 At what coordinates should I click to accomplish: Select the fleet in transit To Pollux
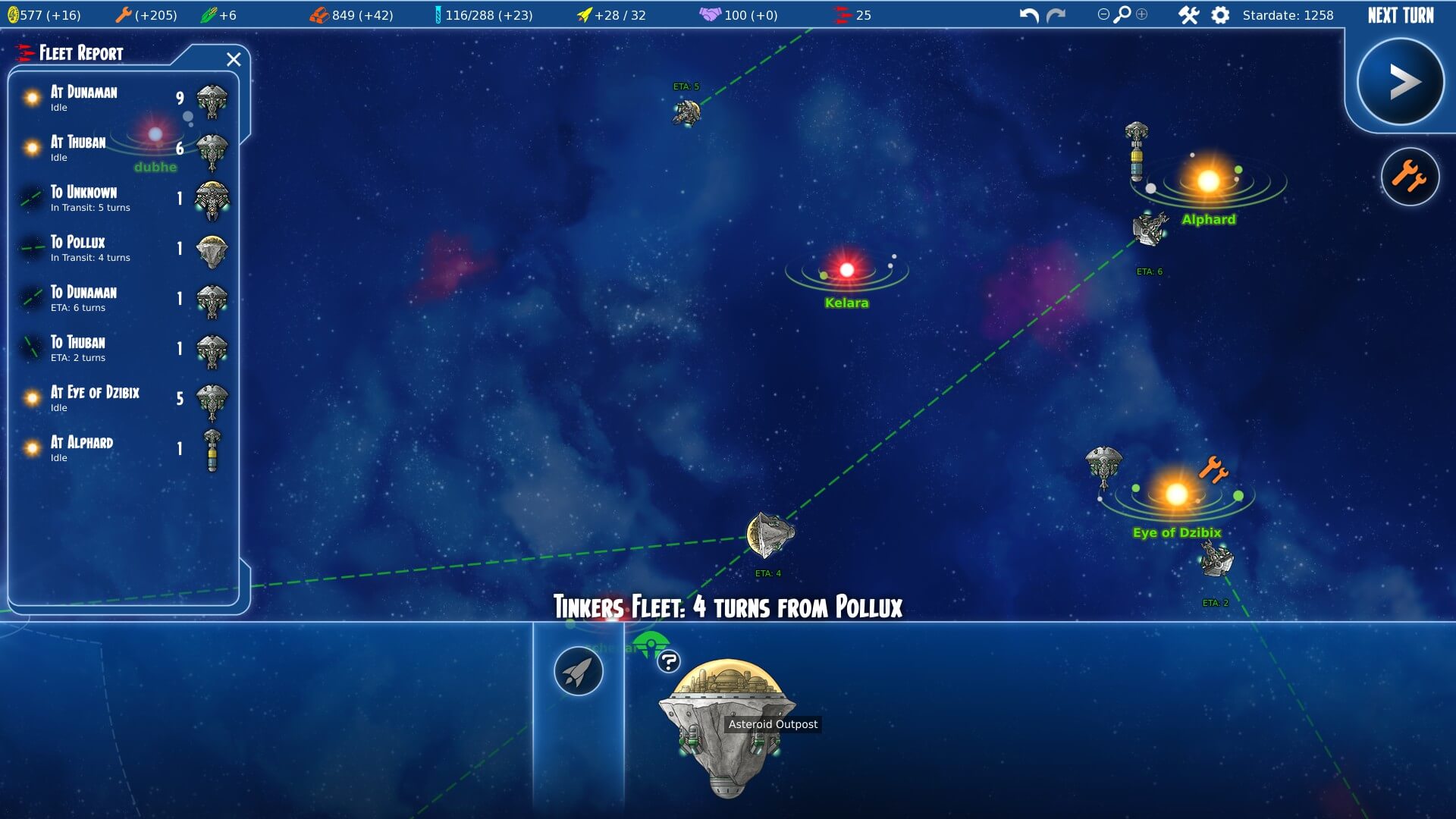coord(121,249)
